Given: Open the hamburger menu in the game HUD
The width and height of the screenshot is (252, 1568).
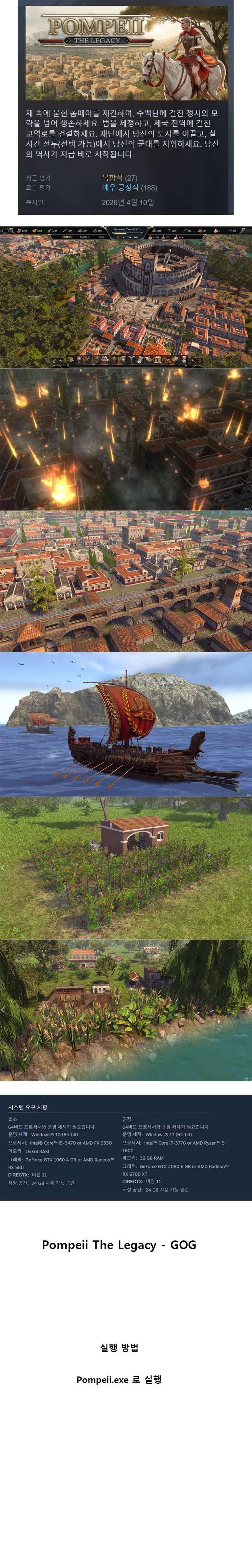Looking at the screenshot, I should [x=4, y=231].
